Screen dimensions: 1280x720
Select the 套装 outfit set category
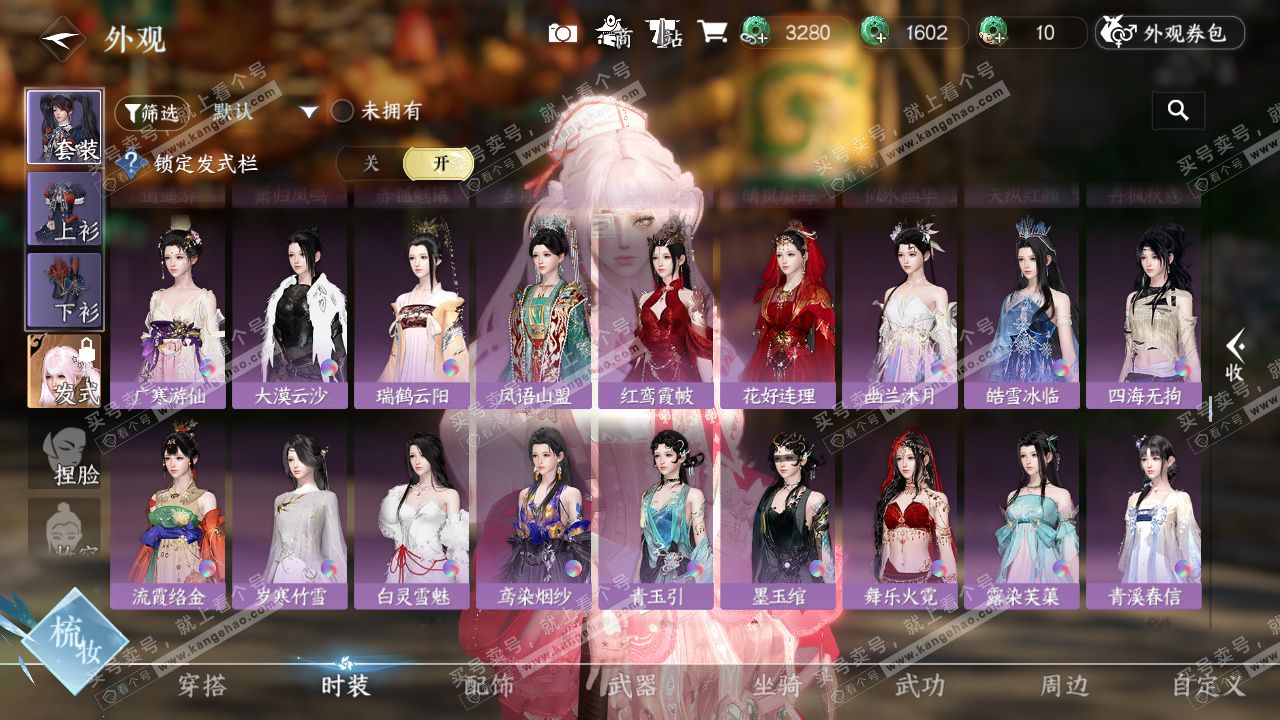tap(64, 127)
